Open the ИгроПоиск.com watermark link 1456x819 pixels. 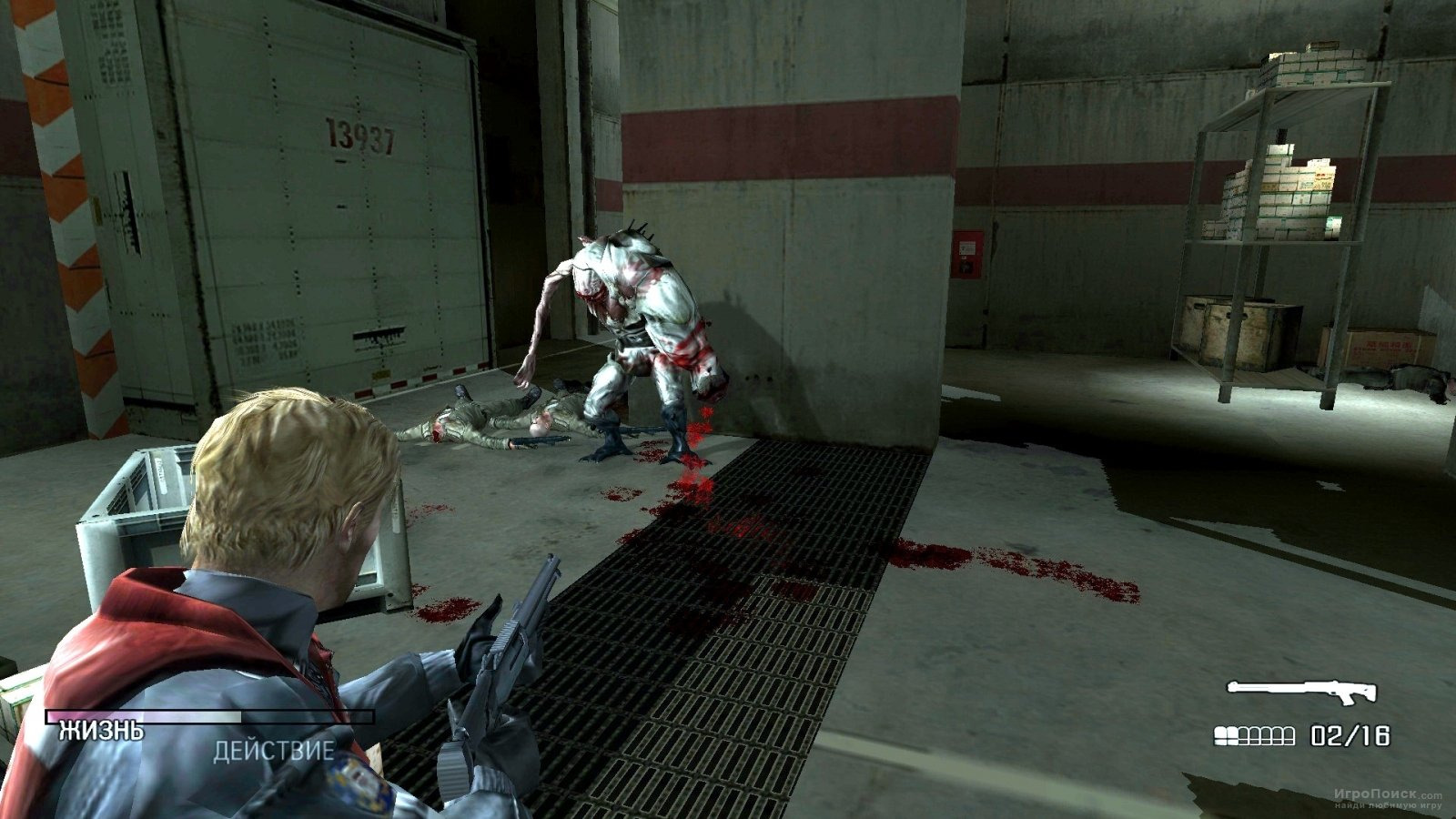click(x=1389, y=795)
